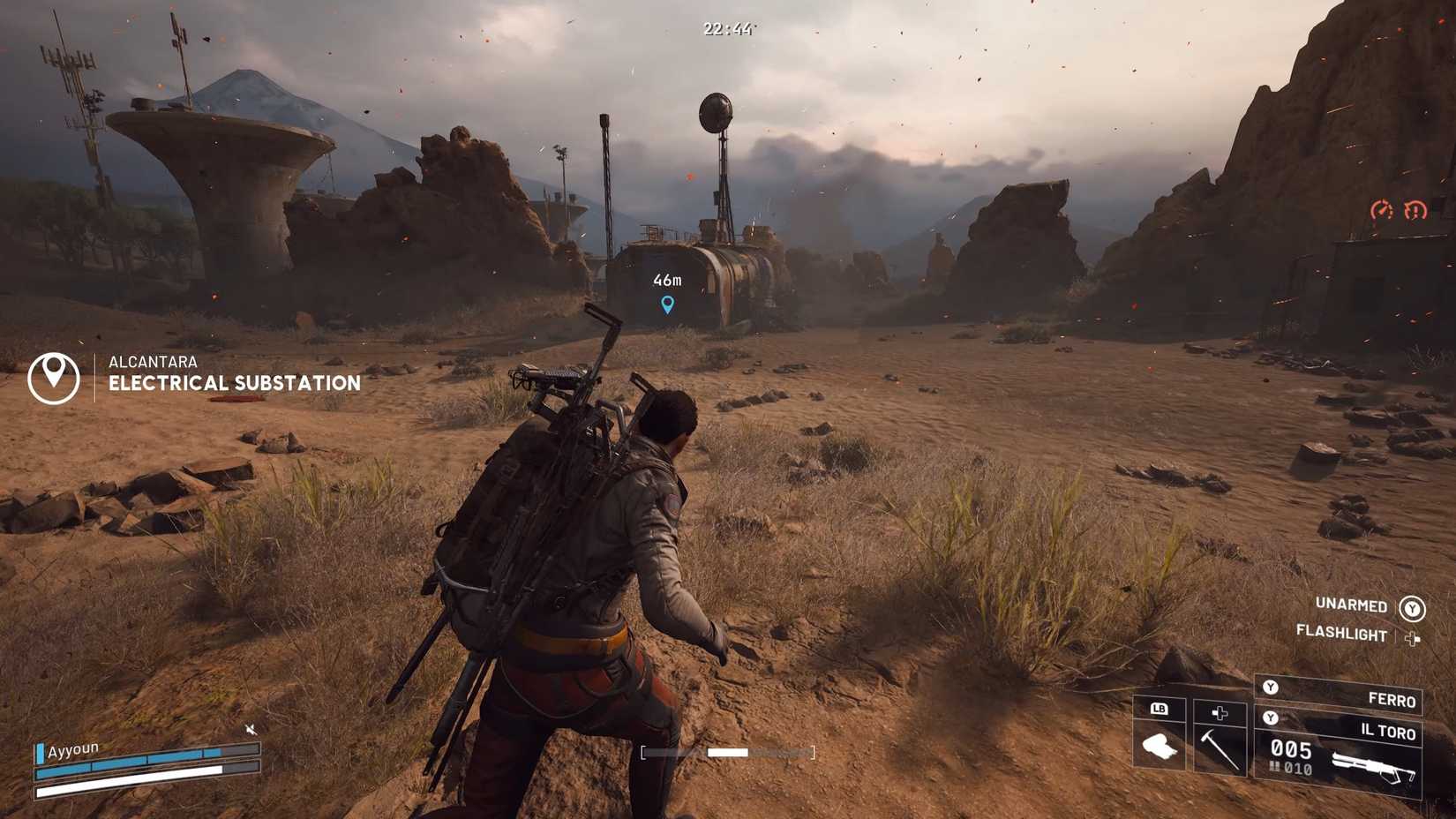Click the d-pad plus icon above the pickaxe
The height and width of the screenshot is (819, 1456).
point(1219,713)
